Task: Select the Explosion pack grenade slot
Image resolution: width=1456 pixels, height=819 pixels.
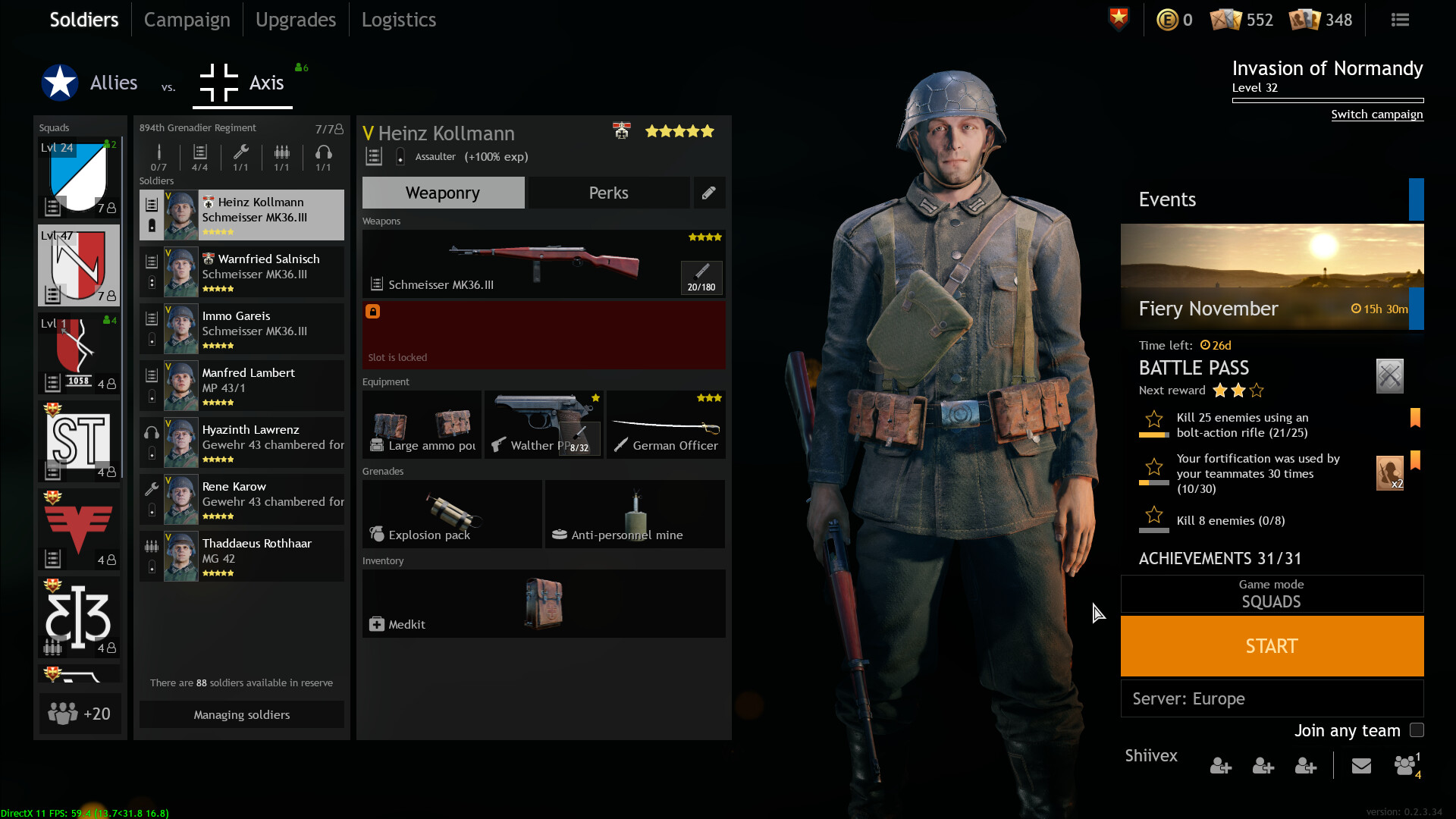Action: (x=452, y=514)
